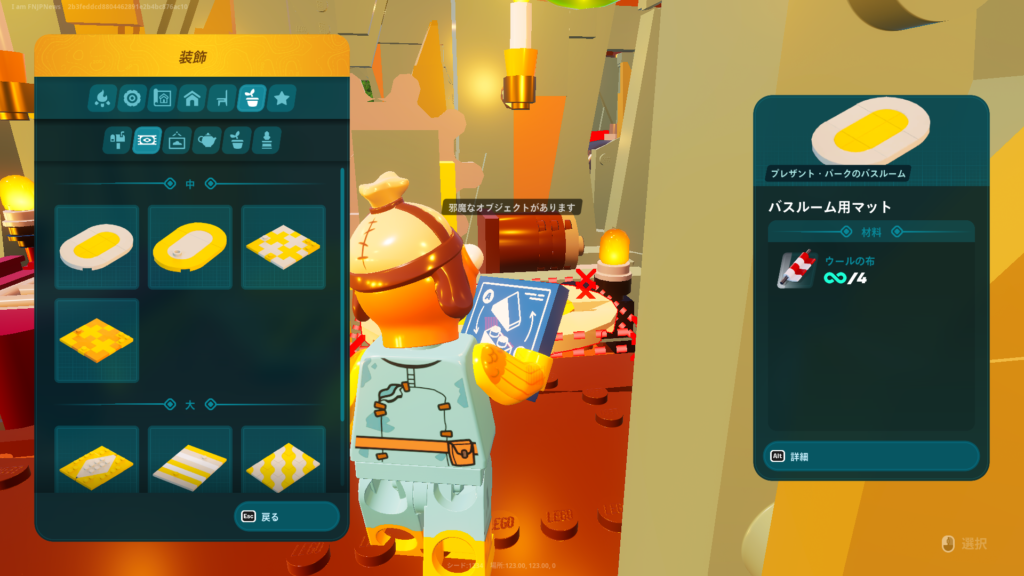Screen dimensions: 1024x576
Task: Pick the large striped white and yellow rug
Action: click(190, 461)
